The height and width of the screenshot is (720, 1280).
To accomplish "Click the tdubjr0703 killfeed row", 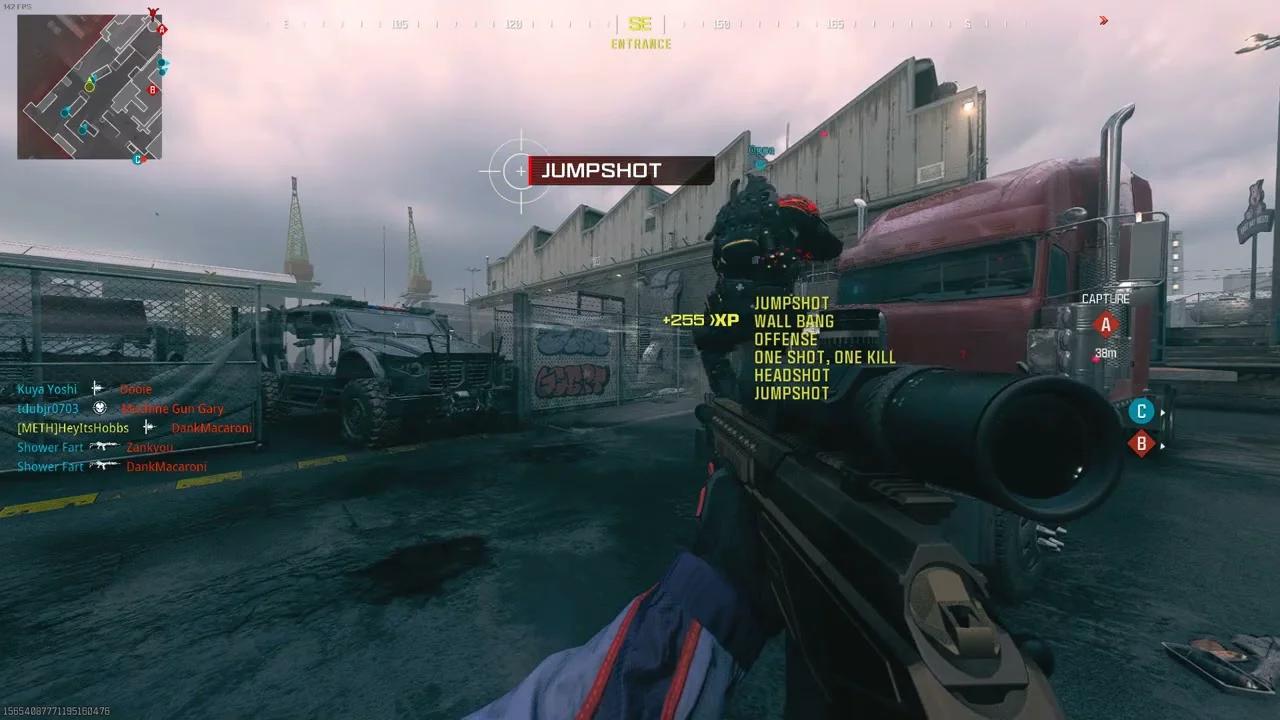I will pos(120,408).
